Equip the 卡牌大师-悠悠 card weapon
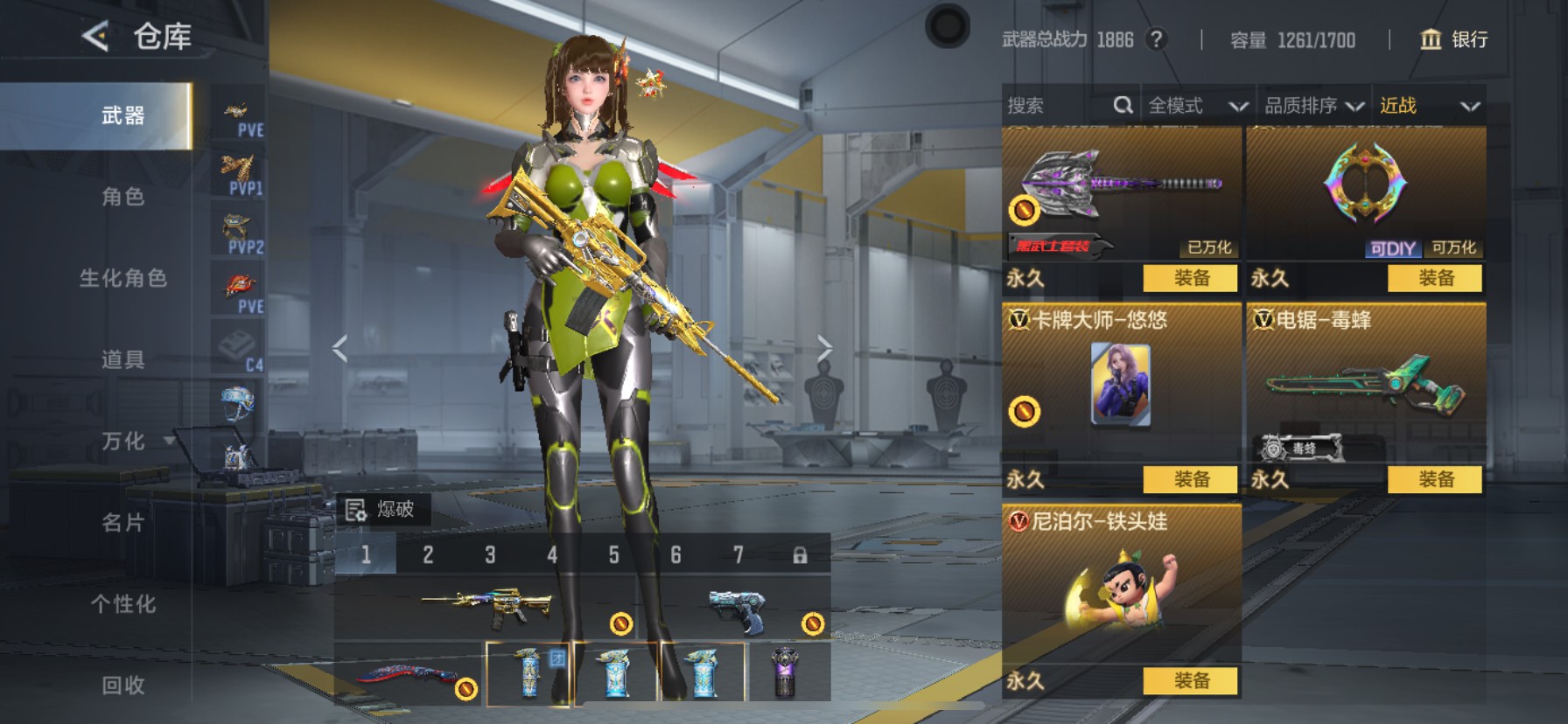 pyautogui.click(x=1191, y=479)
